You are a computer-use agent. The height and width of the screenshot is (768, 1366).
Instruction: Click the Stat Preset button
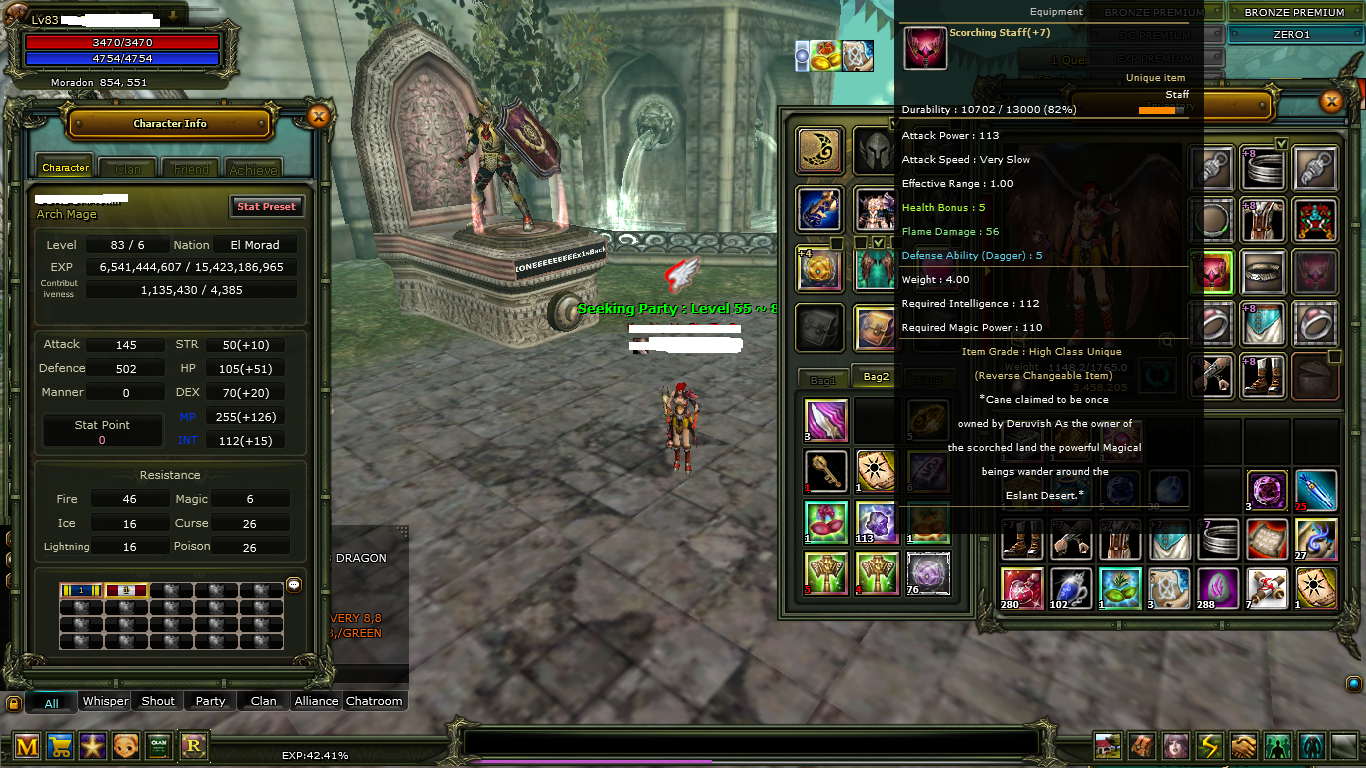tap(267, 206)
